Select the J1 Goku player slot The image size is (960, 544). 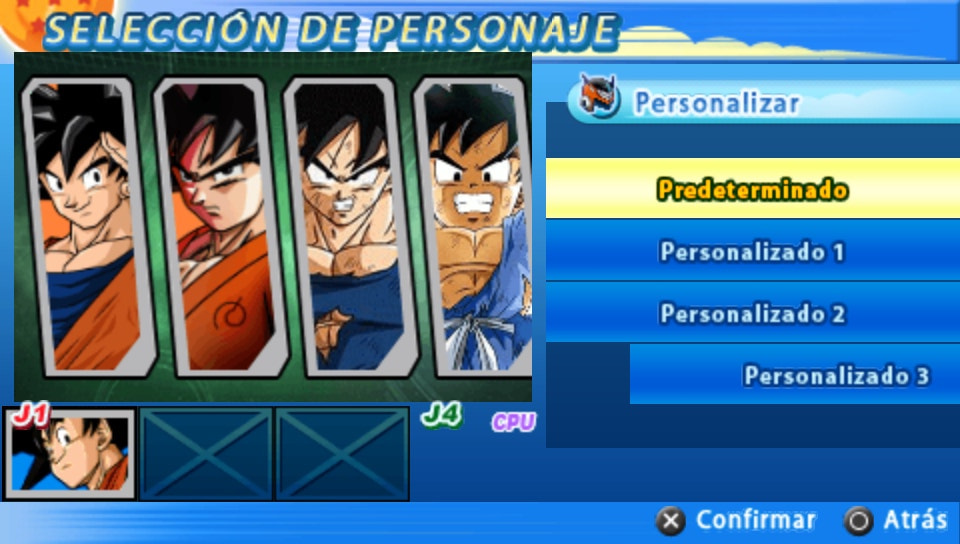click(70, 453)
